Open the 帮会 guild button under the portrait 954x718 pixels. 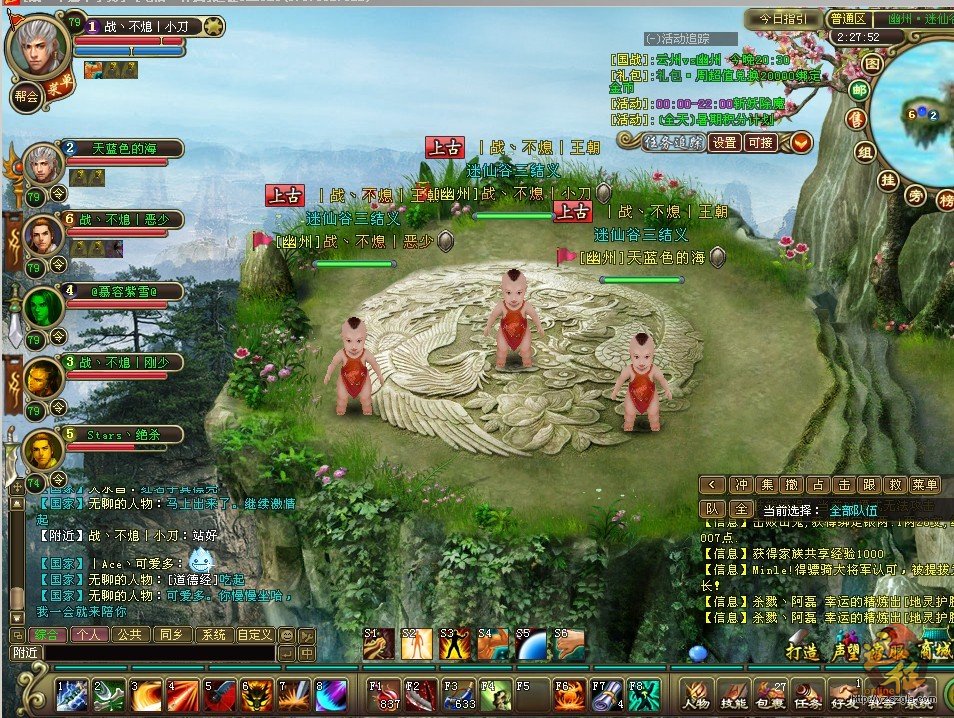(26, 97)
